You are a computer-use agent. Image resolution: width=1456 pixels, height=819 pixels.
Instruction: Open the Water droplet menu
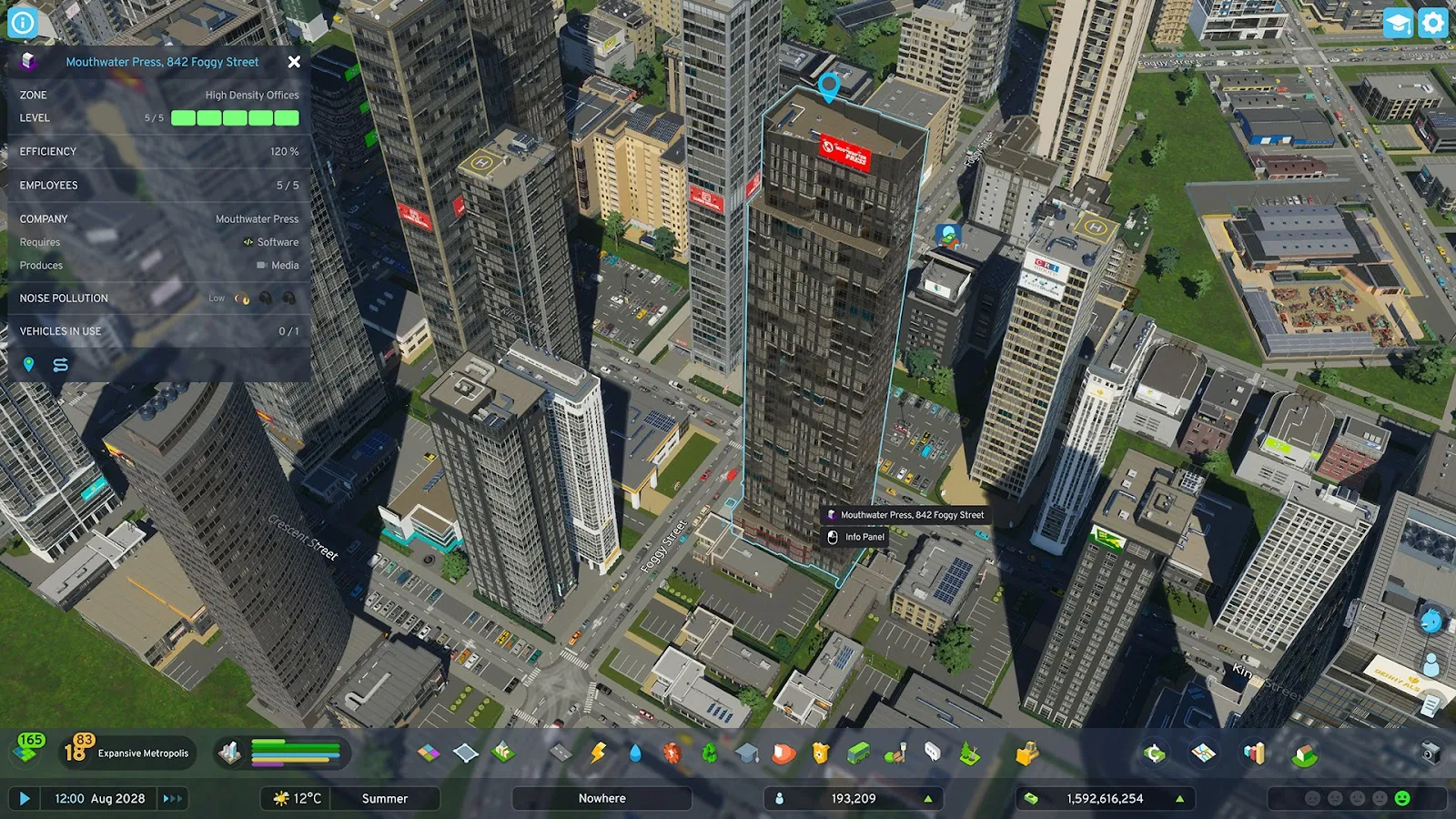635,753
